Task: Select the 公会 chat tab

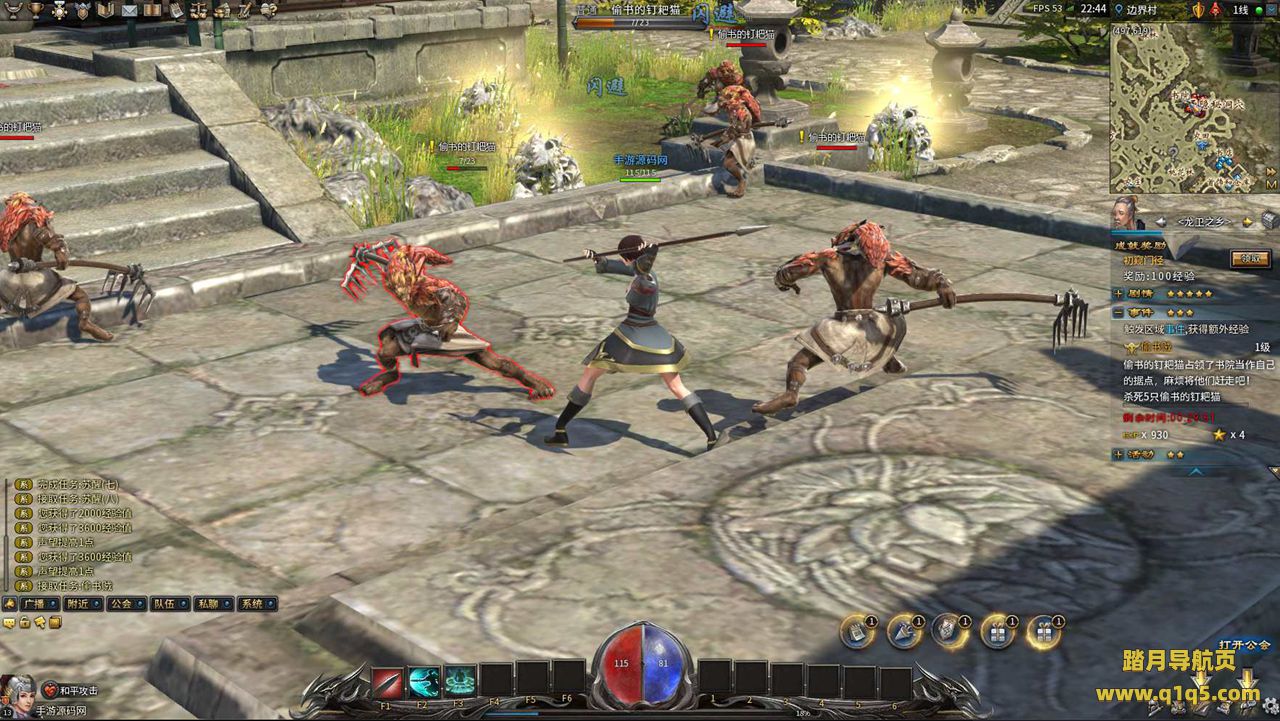Action: pyautogui.click(x=121, y=604)
